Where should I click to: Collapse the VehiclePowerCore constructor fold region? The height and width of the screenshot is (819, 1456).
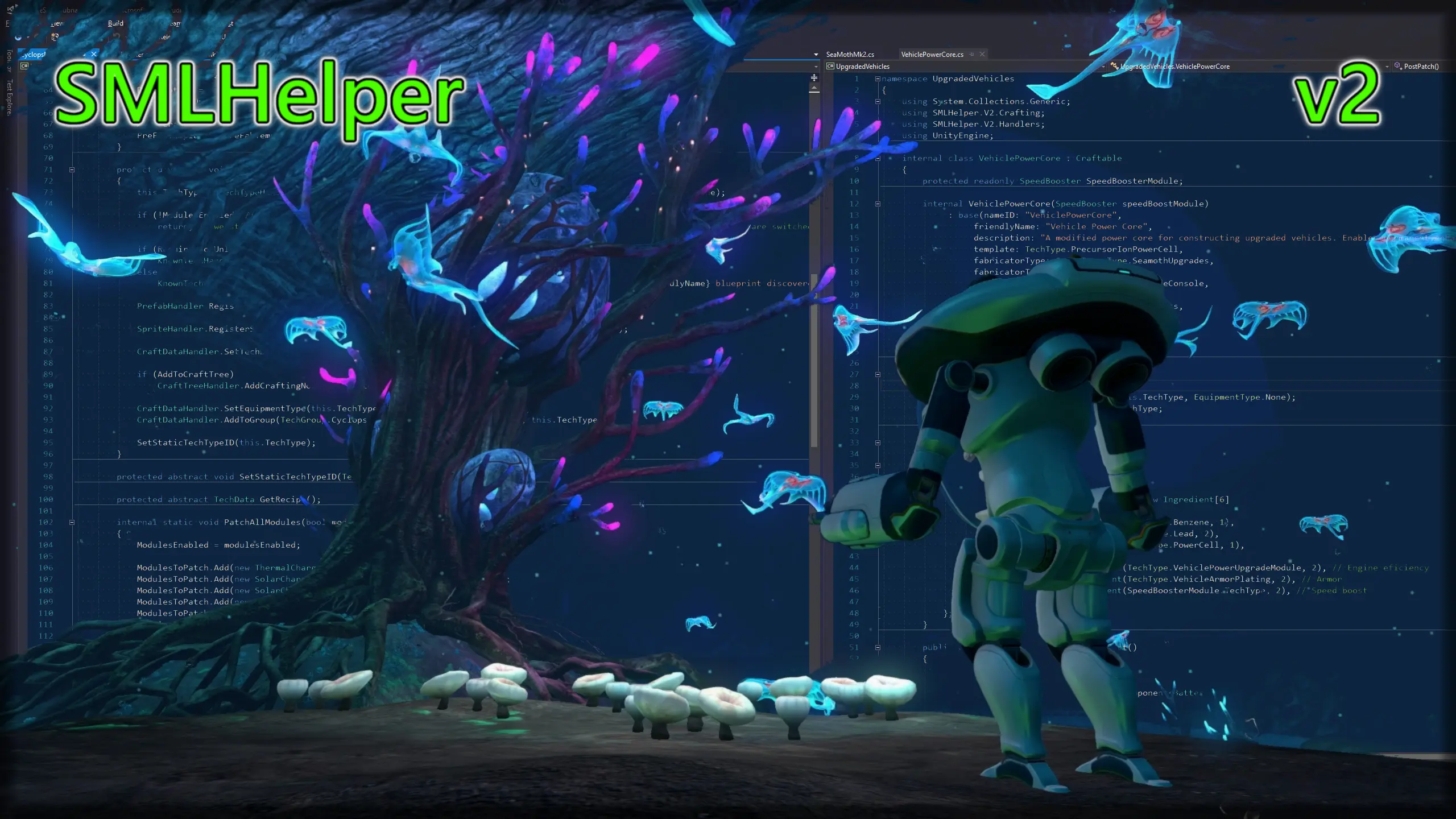pos(878,204)
